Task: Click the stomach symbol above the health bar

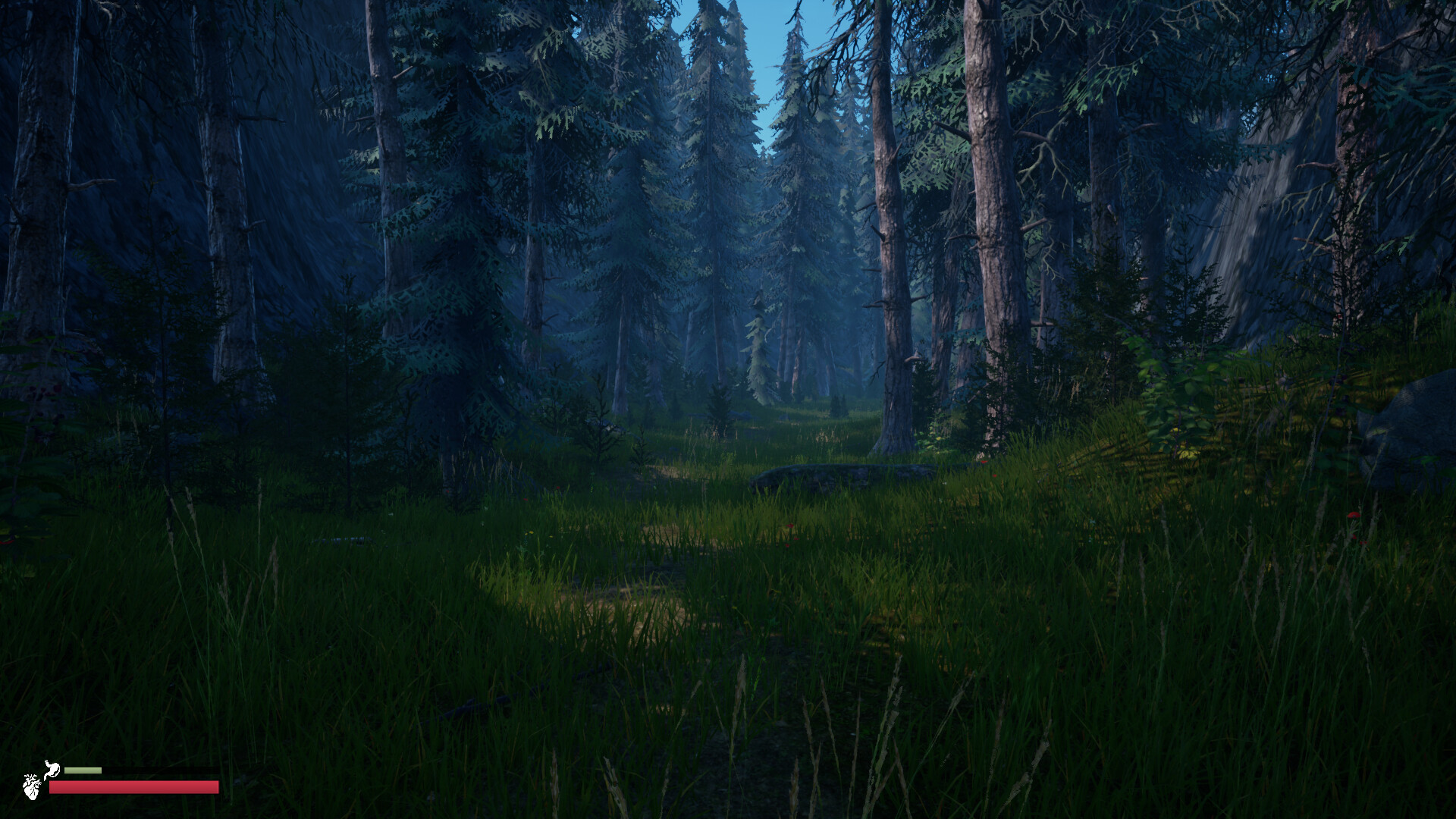Action: pyautogui.click(x=52, y=768)
